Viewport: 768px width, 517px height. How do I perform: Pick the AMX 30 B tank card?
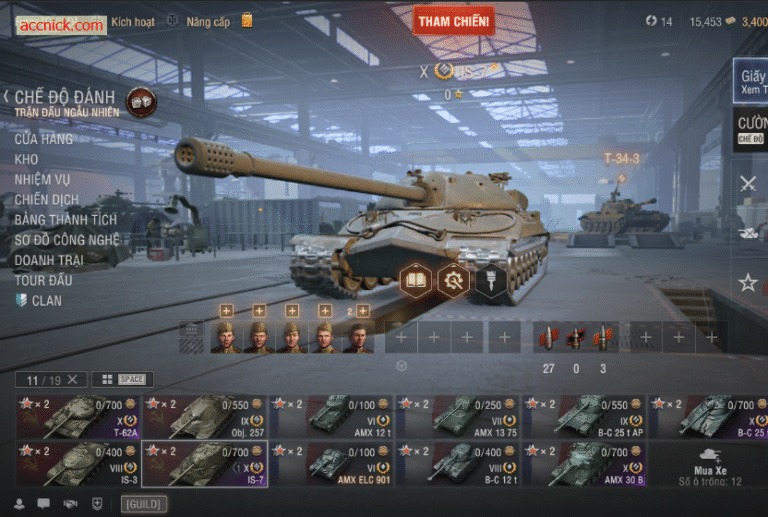pyautogui.click(x=584, y=464)
